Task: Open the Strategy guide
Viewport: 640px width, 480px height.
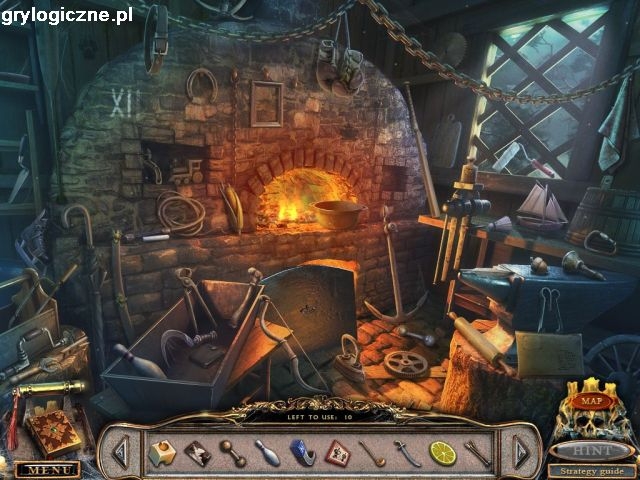Action: (590, 471)
